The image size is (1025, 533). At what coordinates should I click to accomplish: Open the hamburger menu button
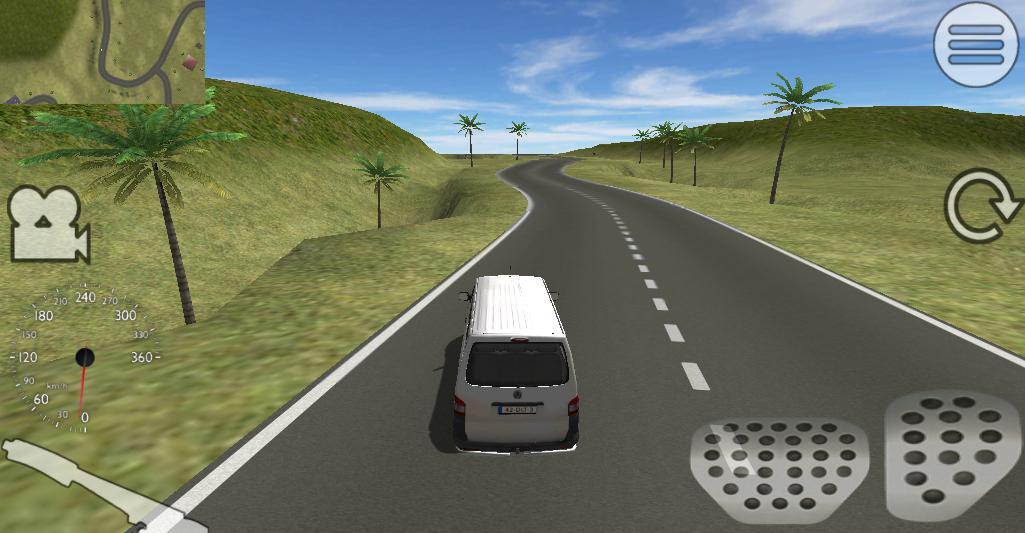click(x=976, y=45)
